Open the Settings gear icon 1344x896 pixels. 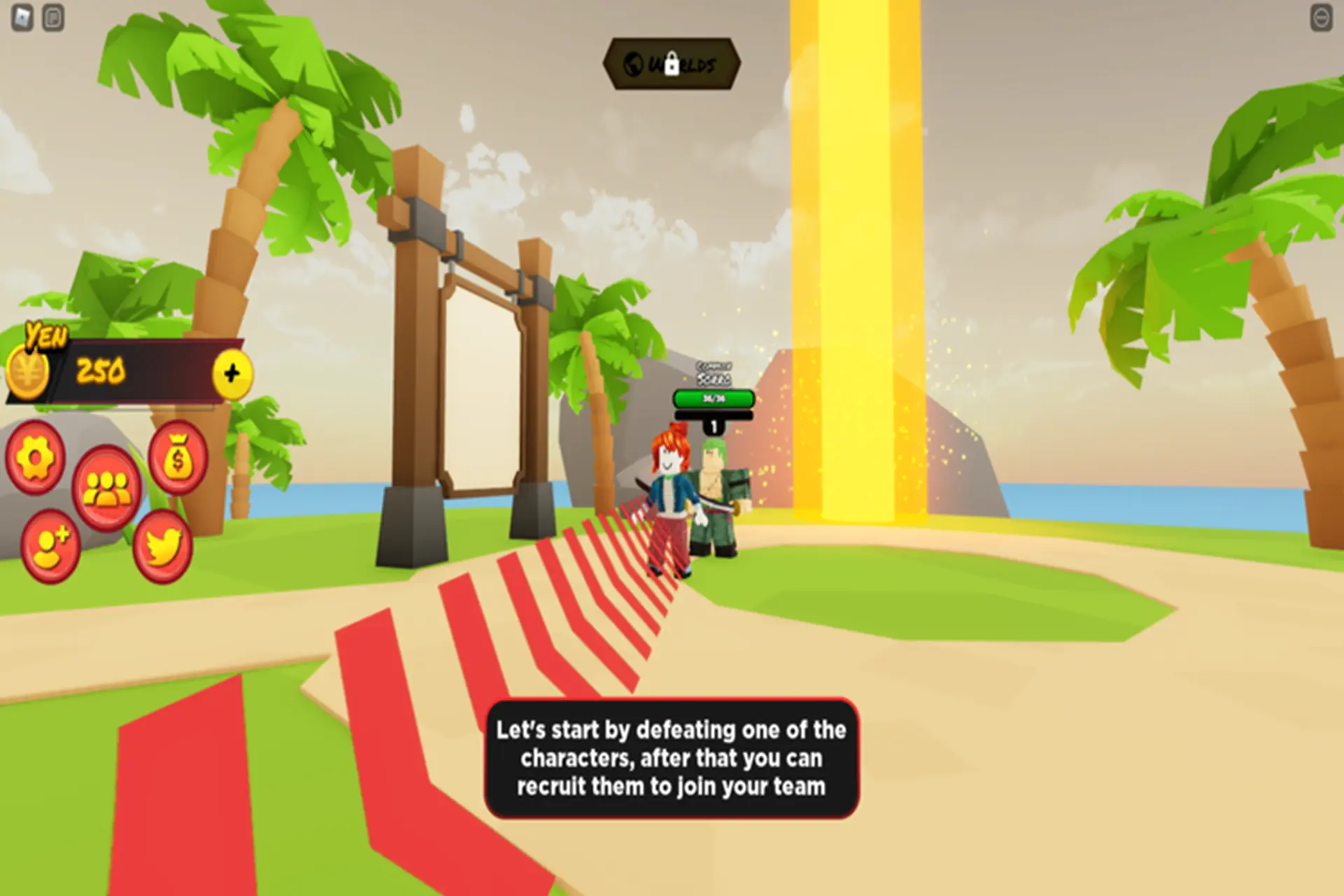[x=36, y=458]
